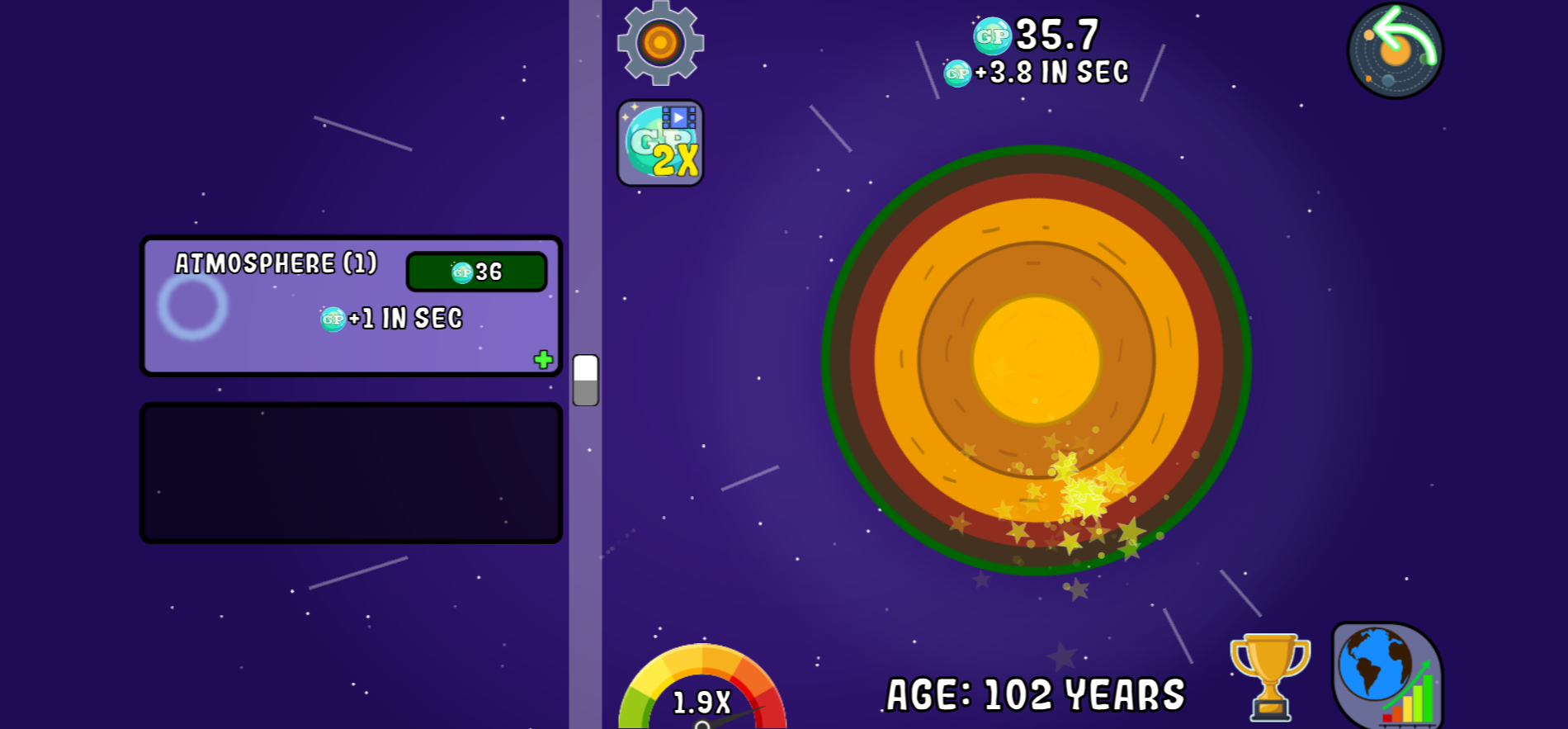Buy Atmosphere upgrade for 36 GP

click(476, 272)
